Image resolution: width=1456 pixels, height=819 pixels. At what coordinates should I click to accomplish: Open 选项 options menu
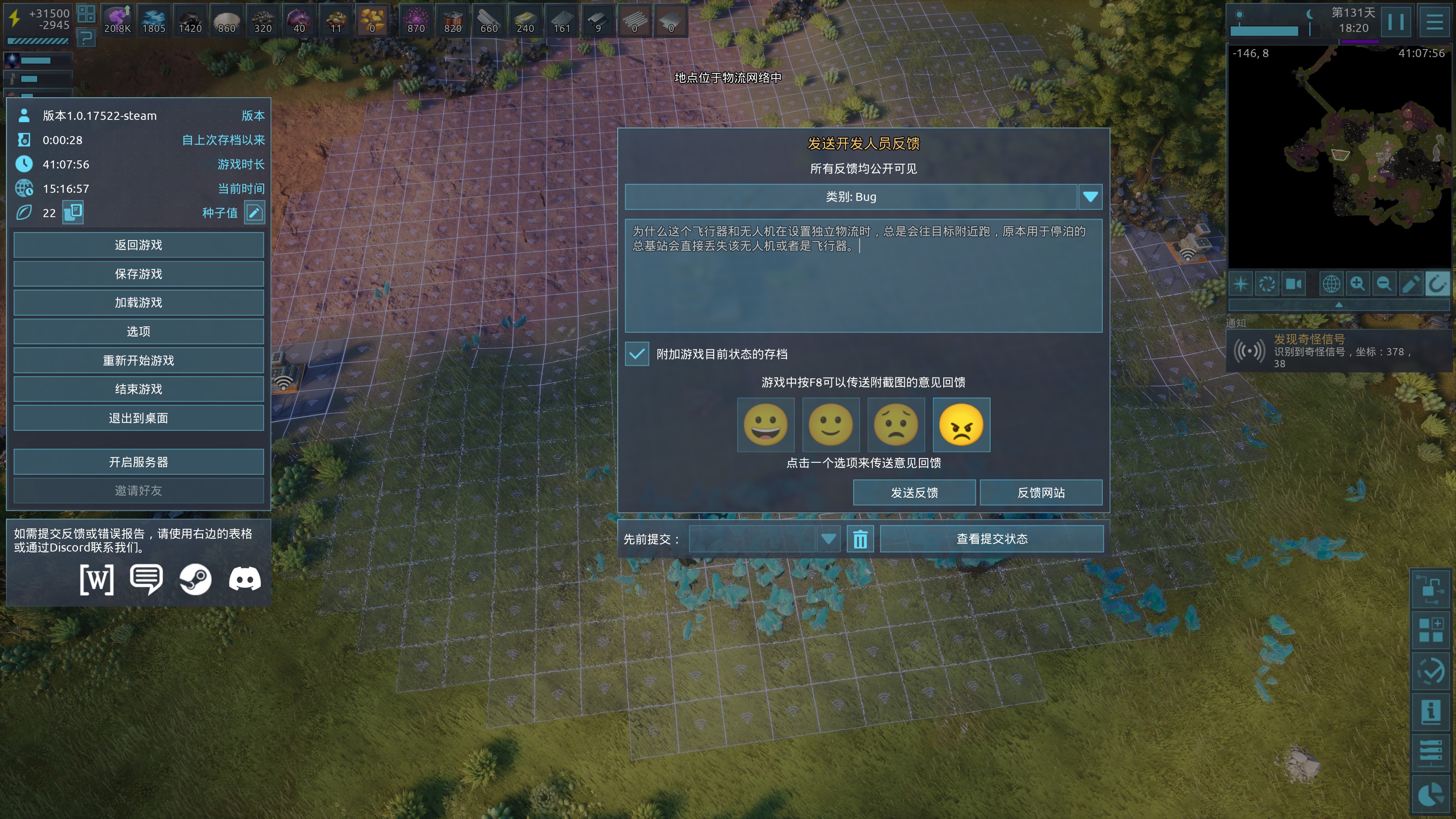coord(139,332)
